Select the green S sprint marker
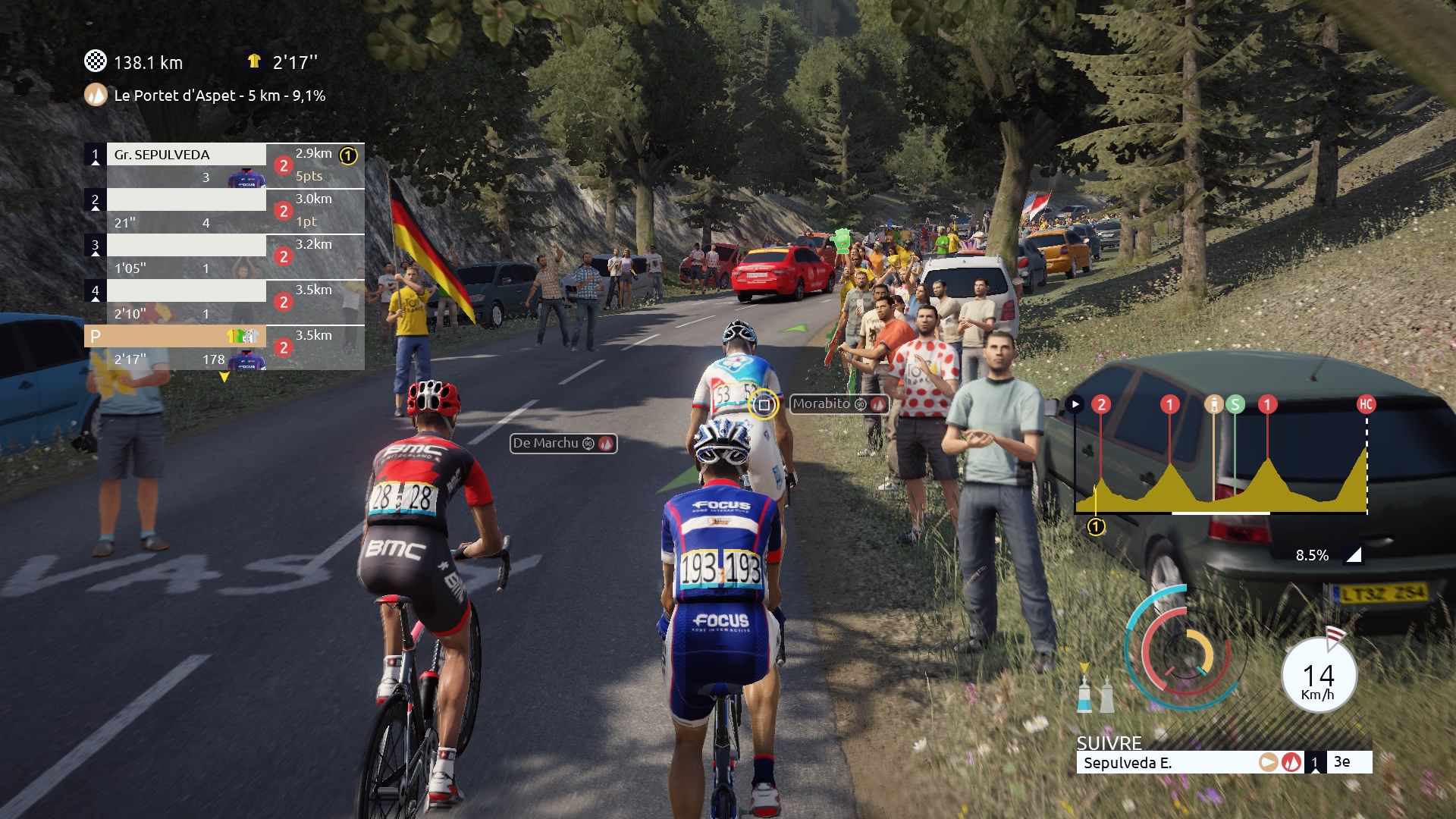Image resolution: width=1456 pixels, height=819 pixels. (x=1235, y=404)
